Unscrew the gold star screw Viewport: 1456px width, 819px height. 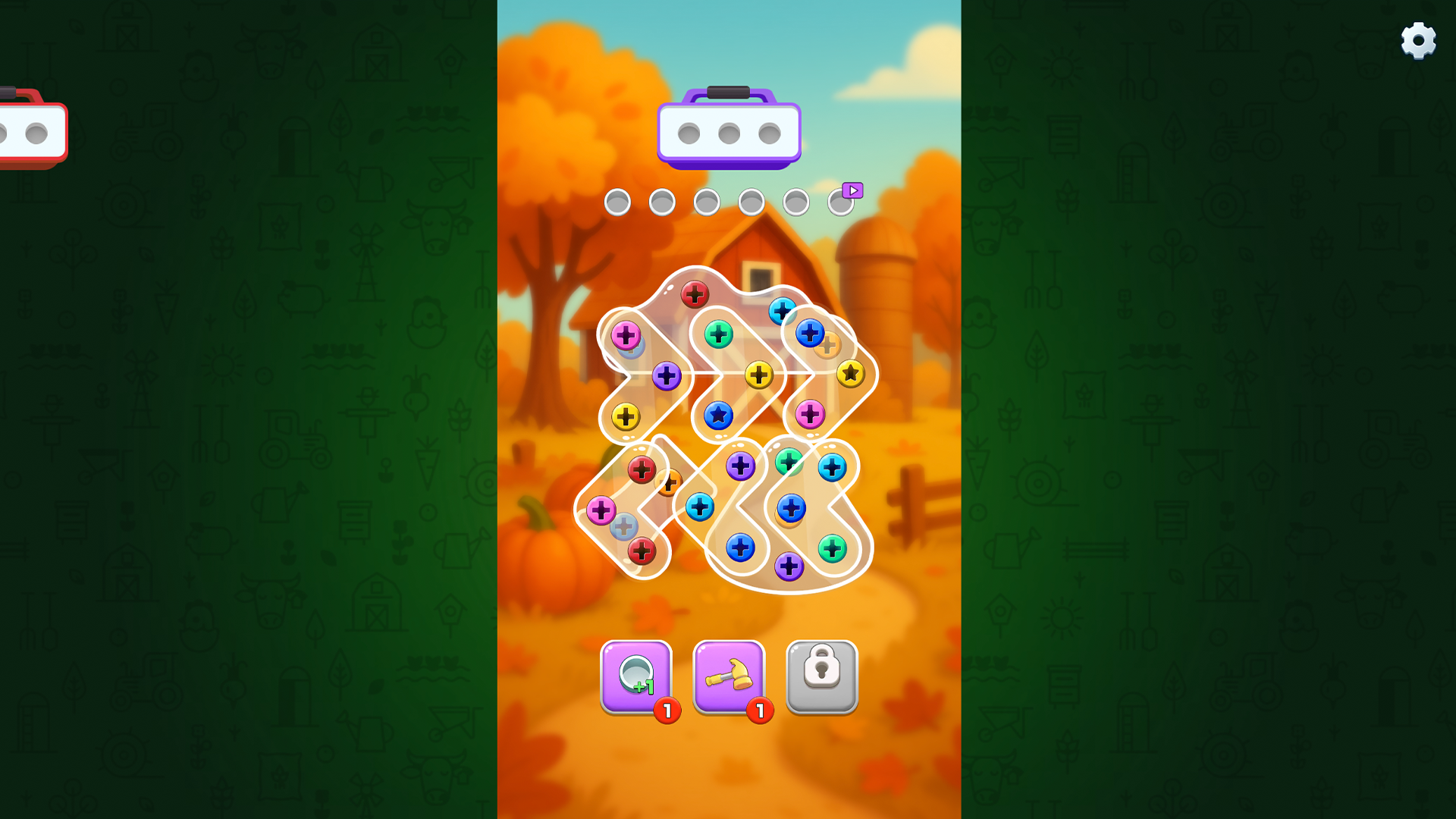[x=852, y=372]
